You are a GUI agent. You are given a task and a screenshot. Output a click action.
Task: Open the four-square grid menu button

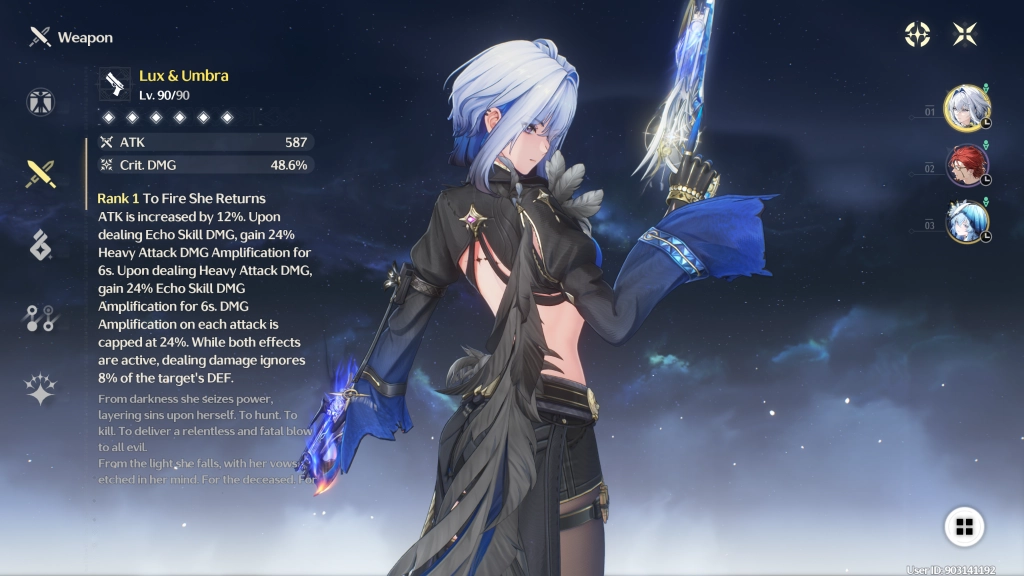(964, 527)
